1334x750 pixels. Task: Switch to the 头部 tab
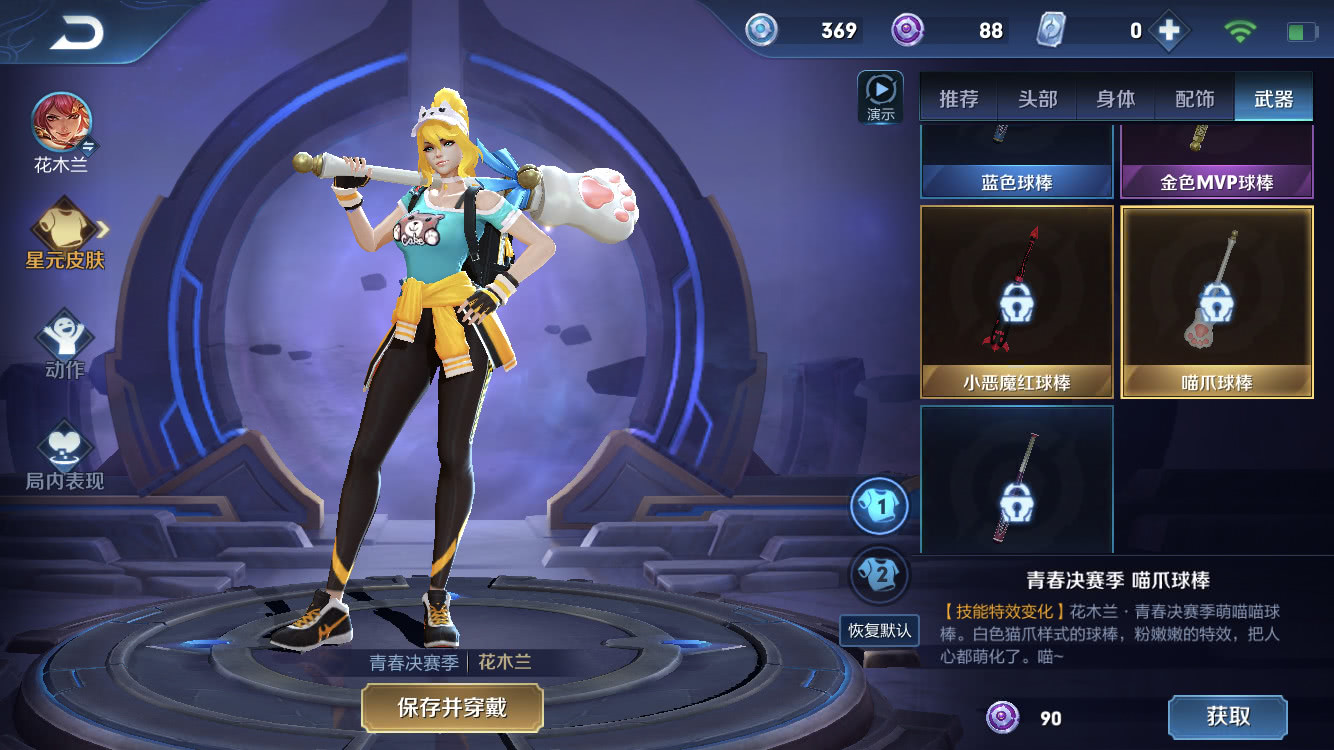(x=1037, y=99)
